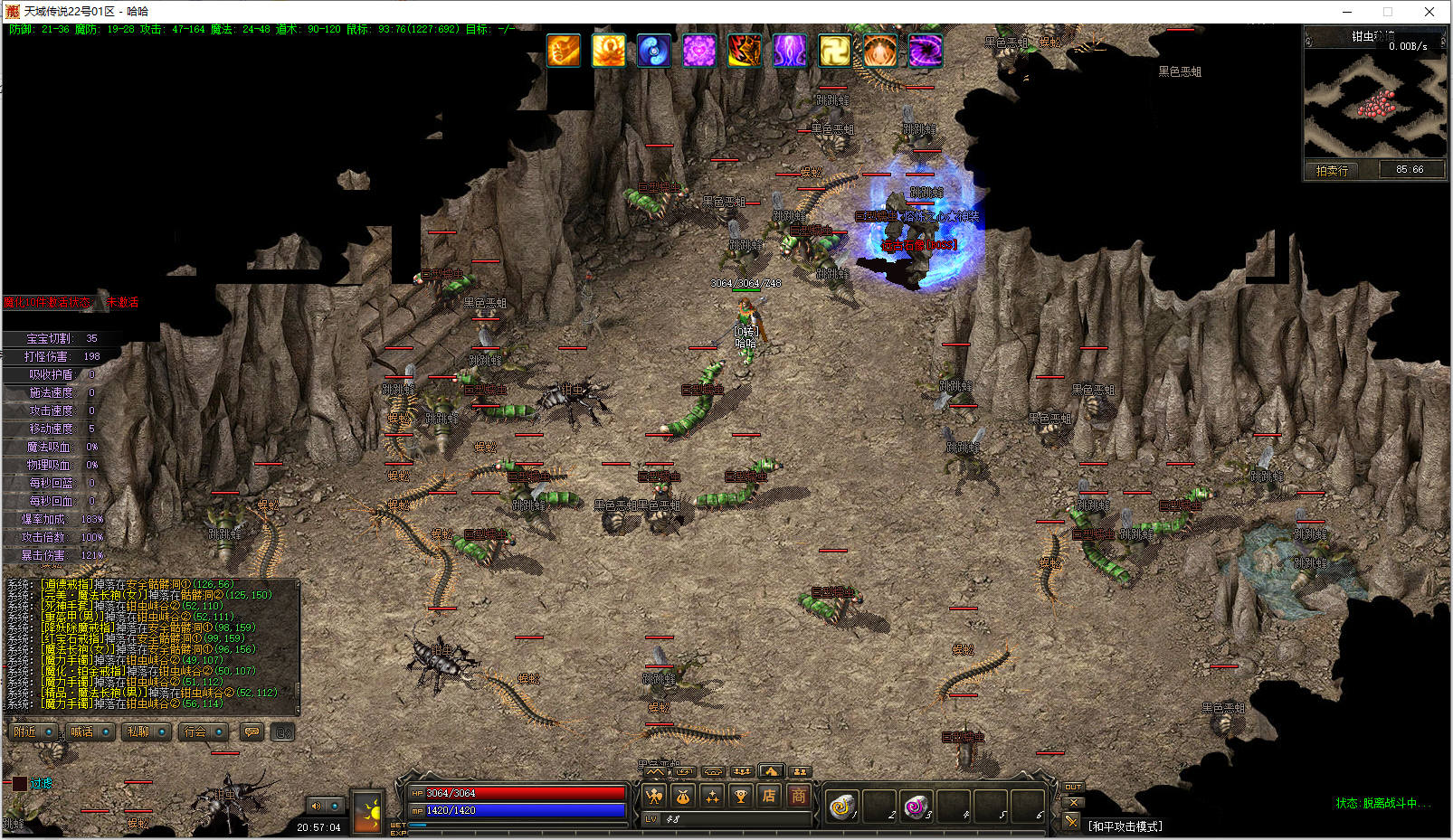Click the 拍卖行 auction house button
Screen dimensions: 1453x840
(x=1332, y=170)
